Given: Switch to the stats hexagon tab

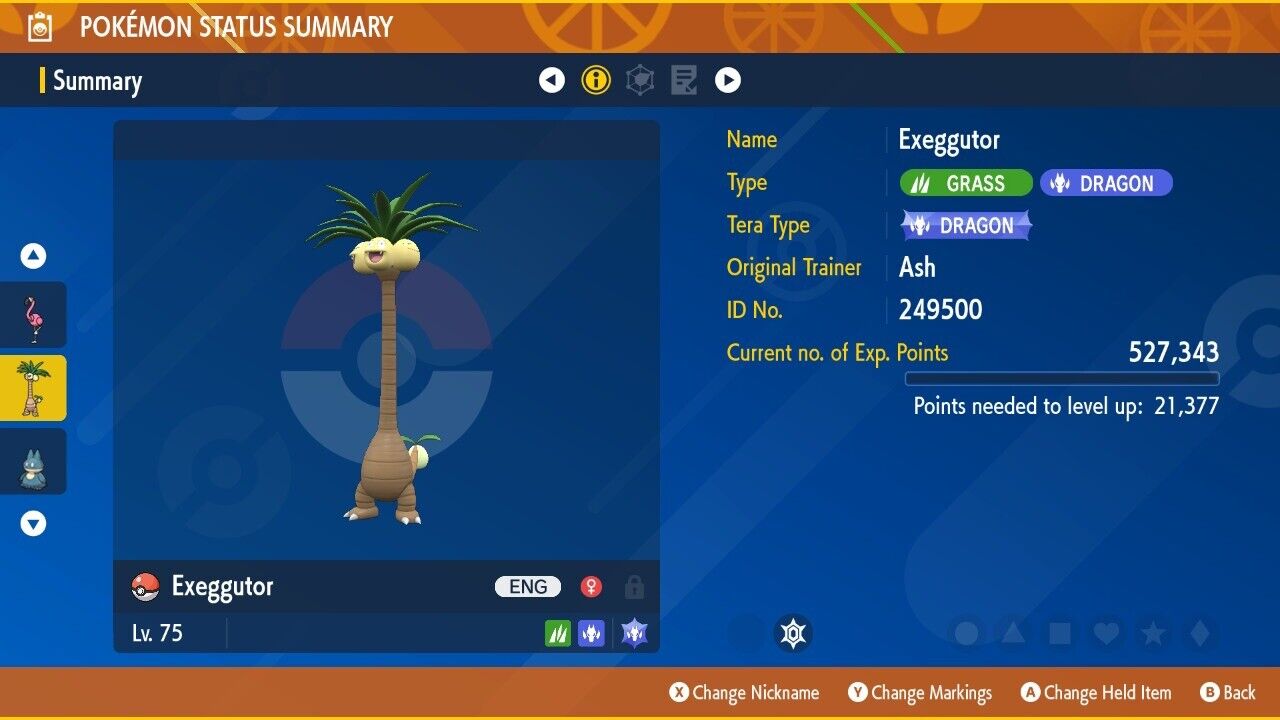Looking at the screenshot, I should [640, 80].
